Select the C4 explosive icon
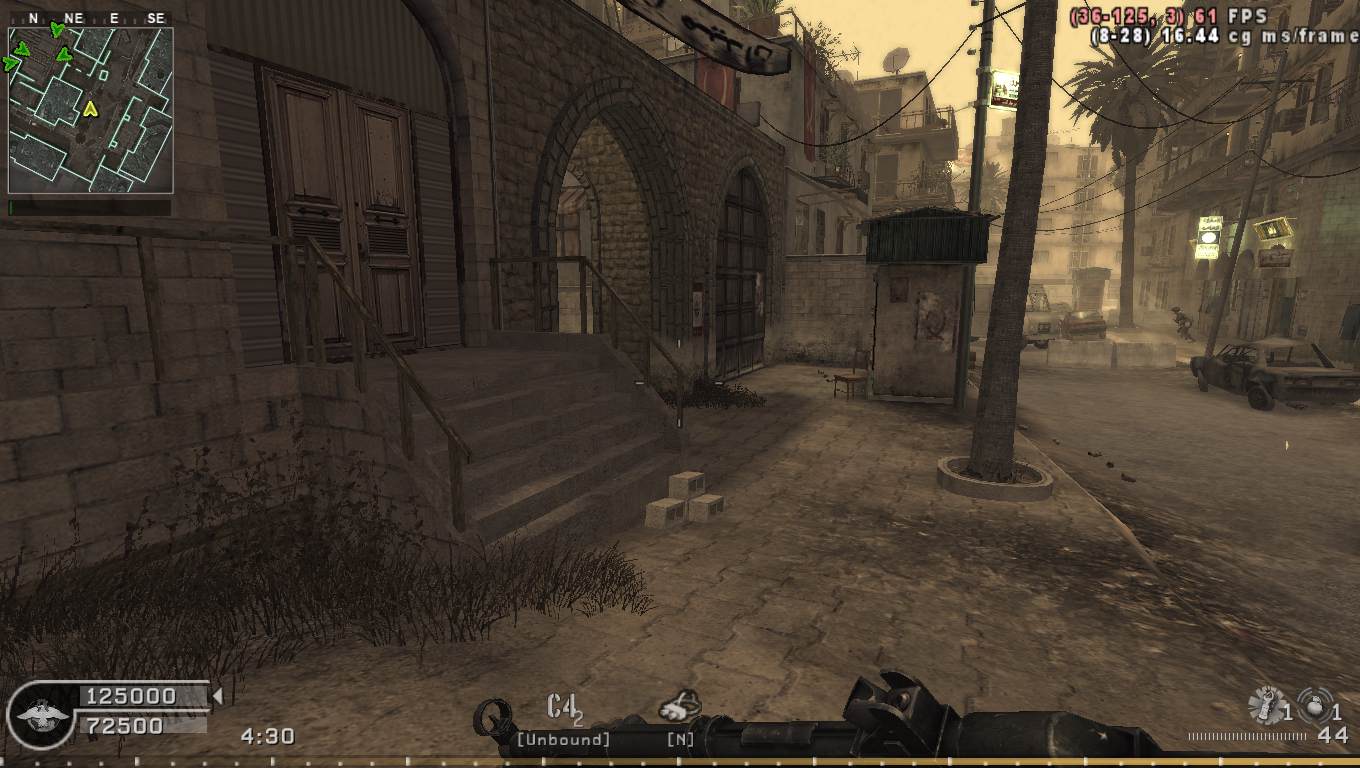This screenshot has height=768, width=1360. click(563, 707)
